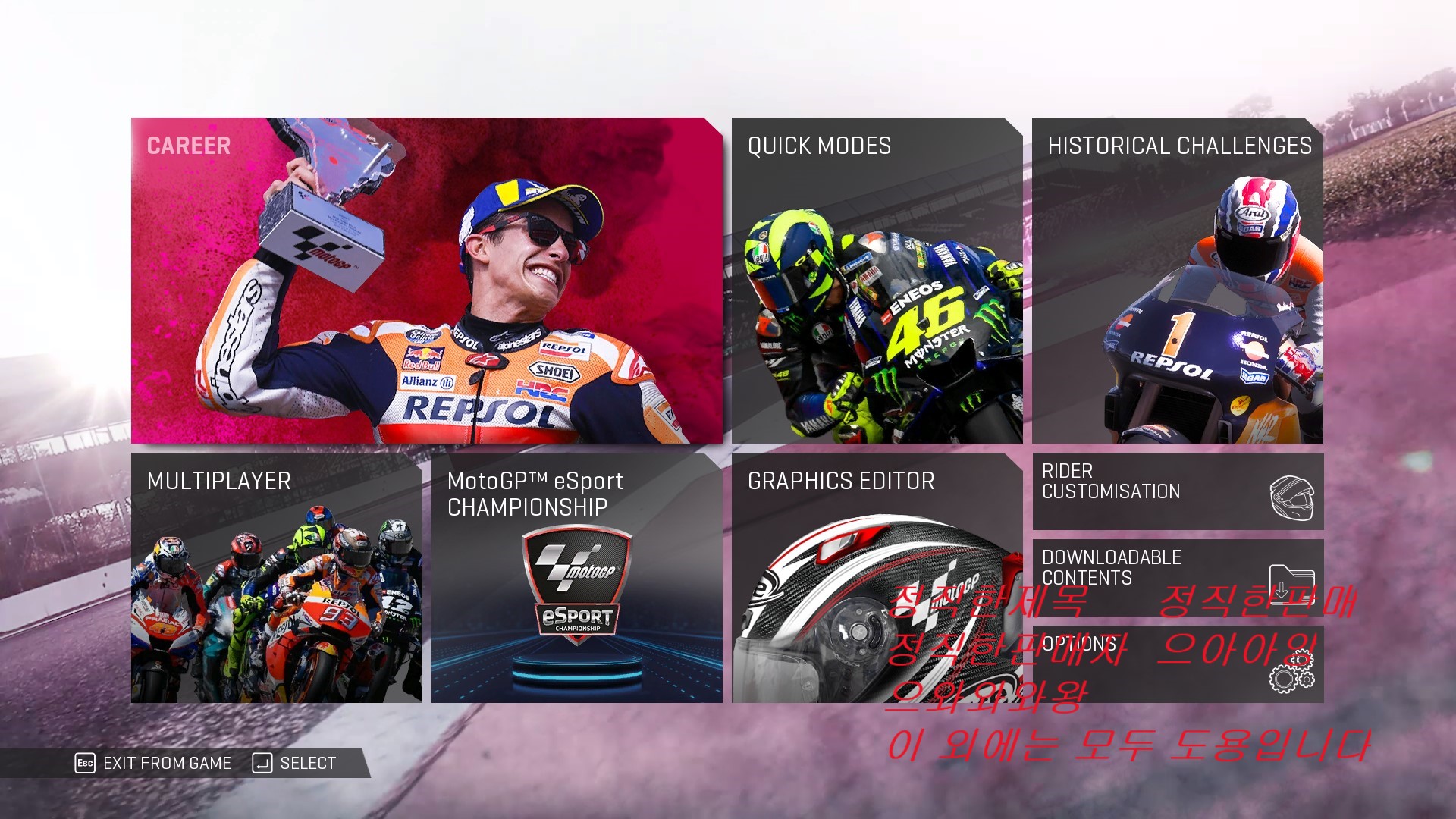
Task: Open the Options menu
Action: (x=1177, y=664)
